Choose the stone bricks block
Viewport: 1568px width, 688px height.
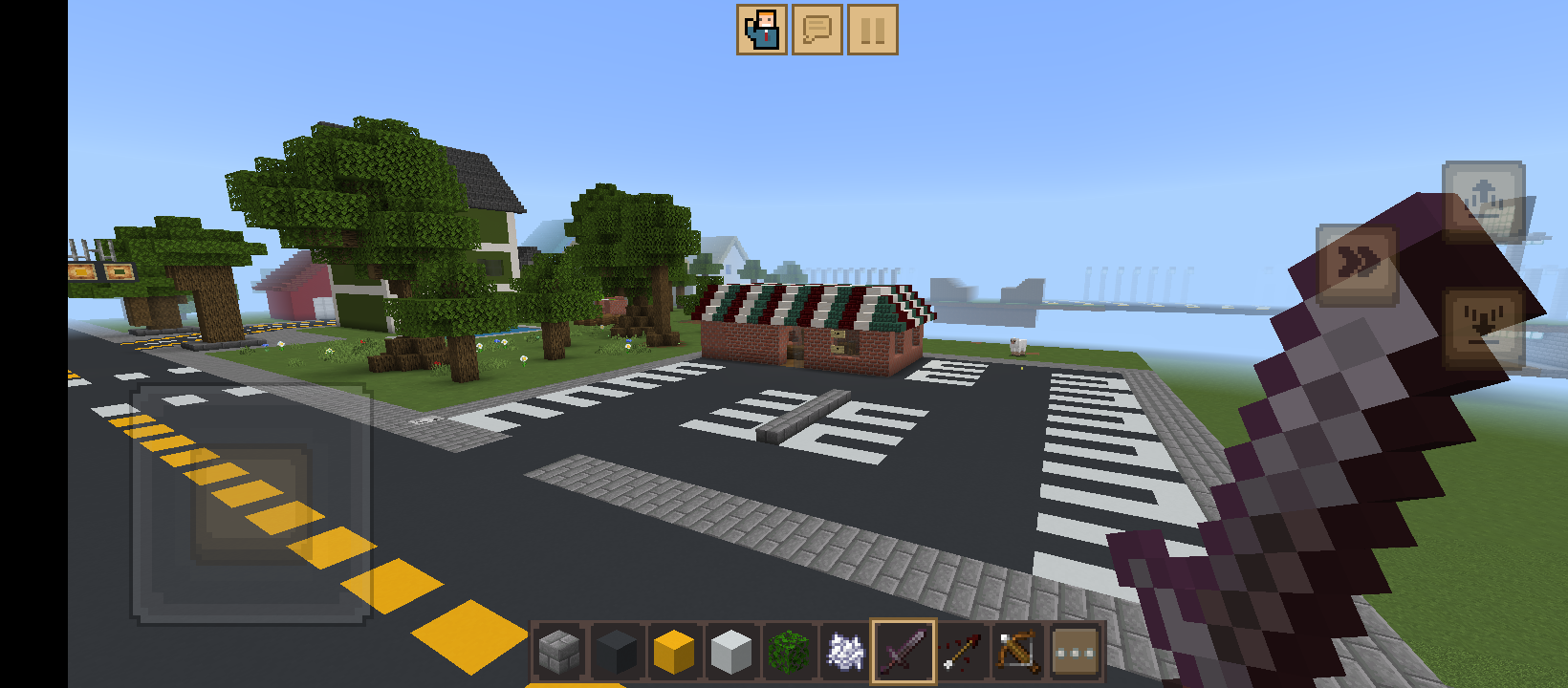[558, 651]
